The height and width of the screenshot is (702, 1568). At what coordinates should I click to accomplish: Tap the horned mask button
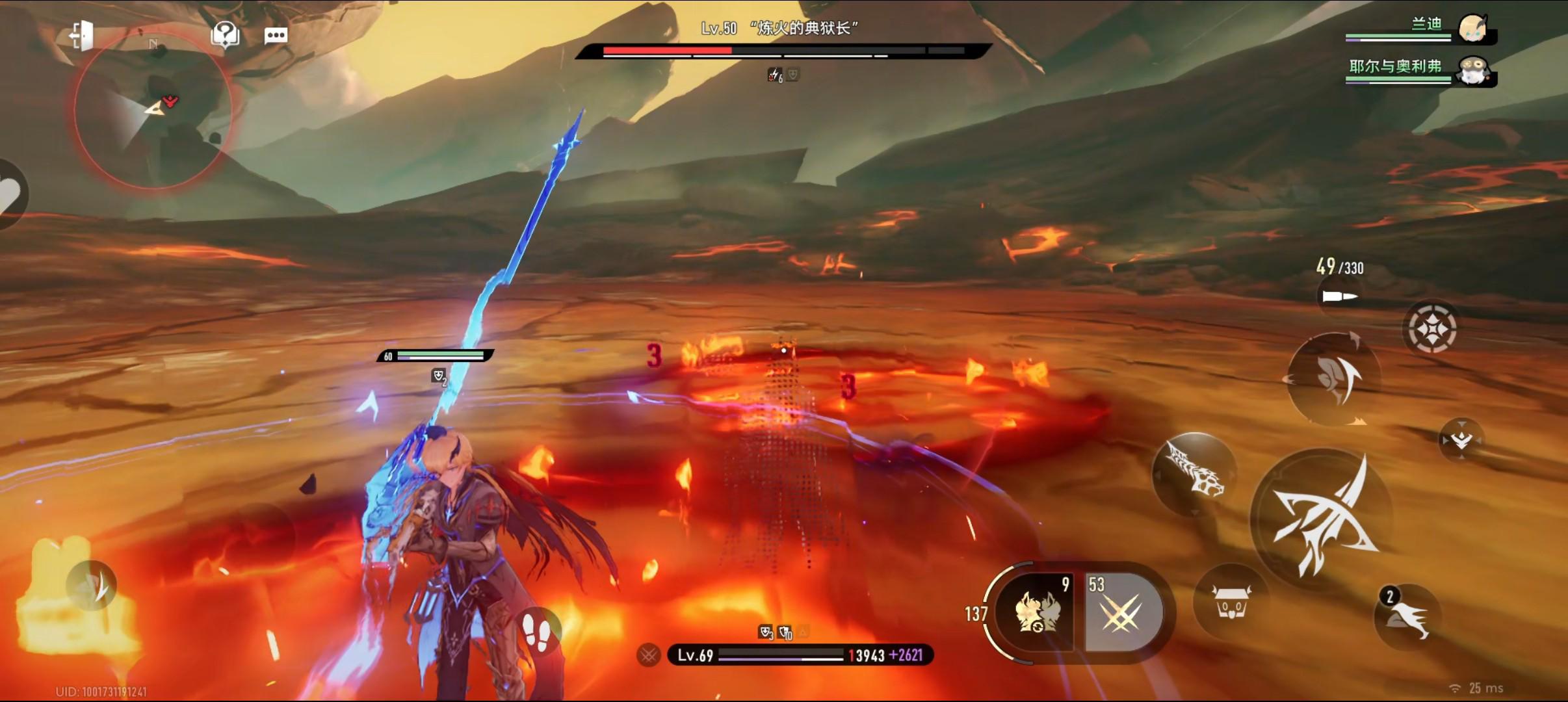tap(1231, 601)
